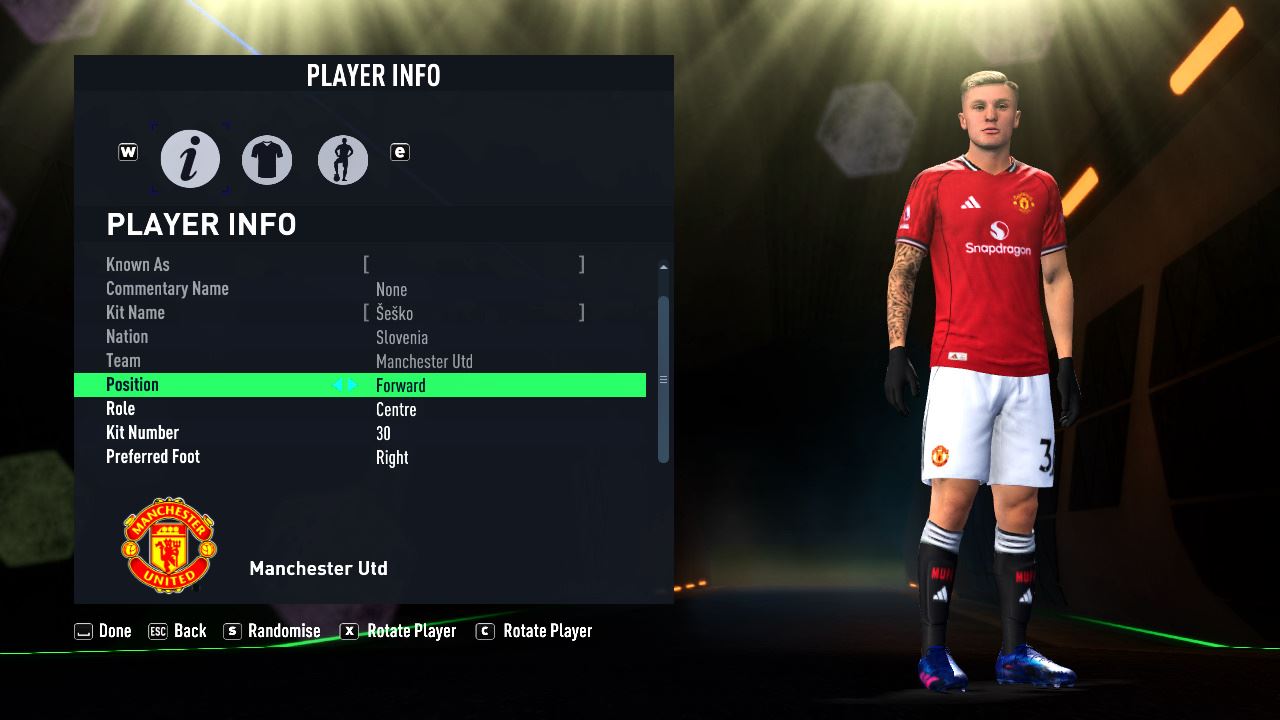
Task: Confirm with the Done button
Action: pos(103,631)
